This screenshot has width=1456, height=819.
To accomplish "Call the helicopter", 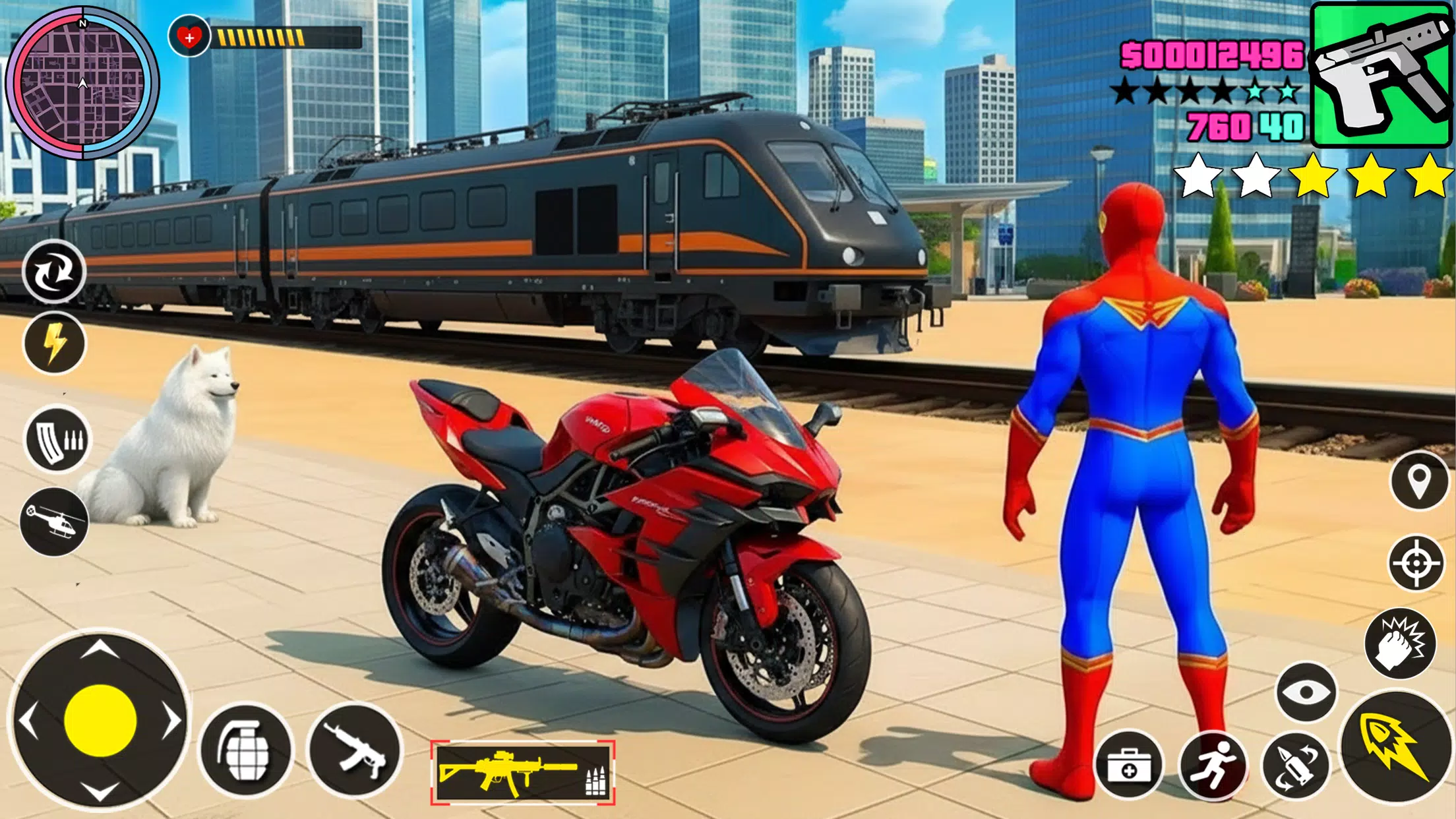I will pos(54,522).
